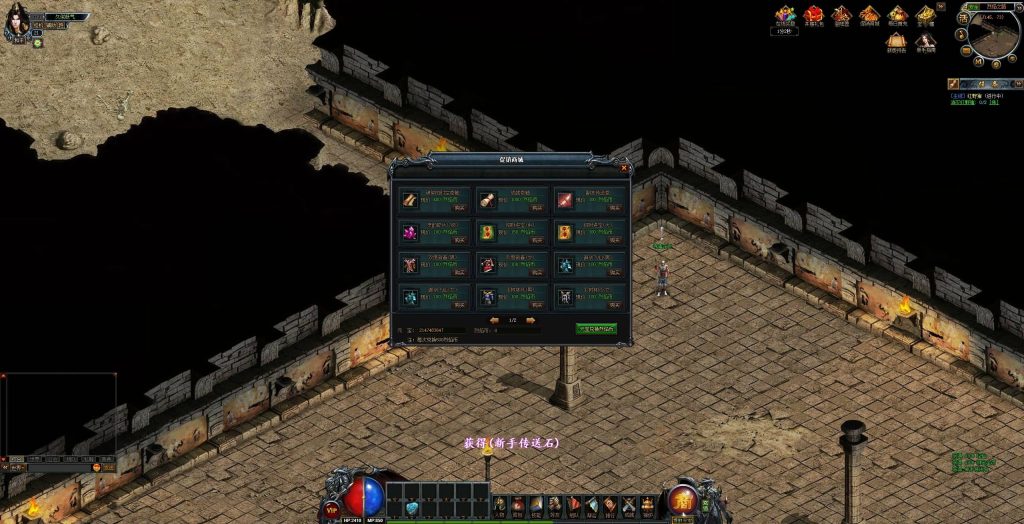Open the colorful gems event icon
Image resolution: width=1024 pixels, height=524 pixels.
click(x=786, y=14)
